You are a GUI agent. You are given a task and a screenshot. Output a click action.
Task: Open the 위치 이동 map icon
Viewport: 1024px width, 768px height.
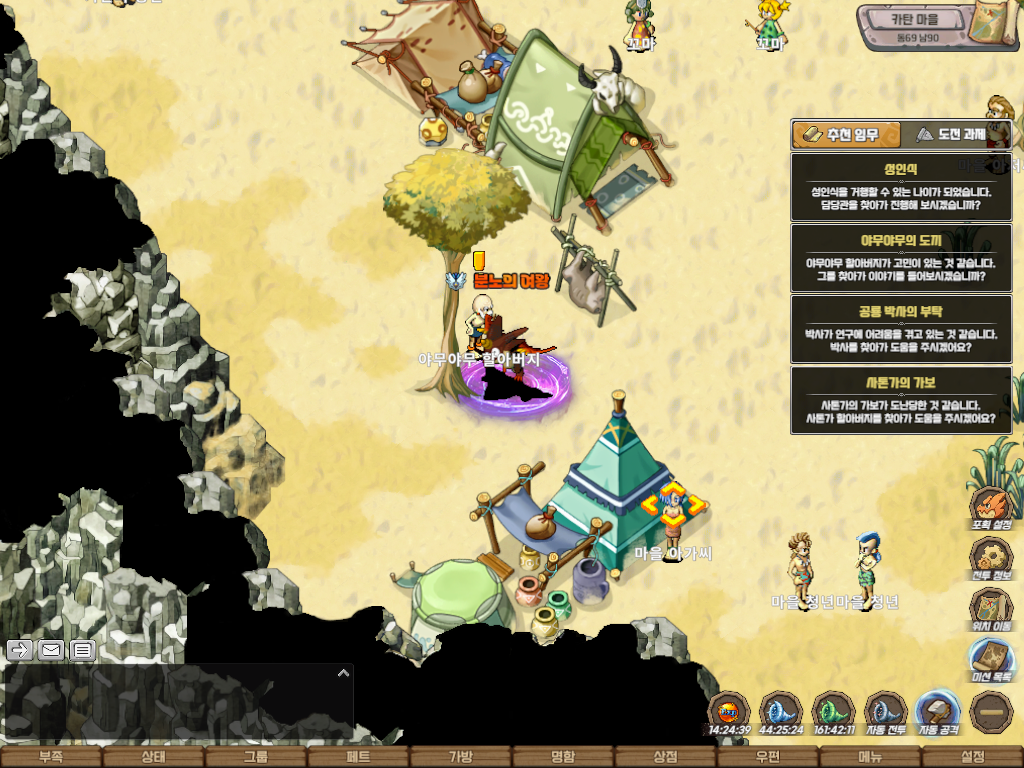[991, 608]
